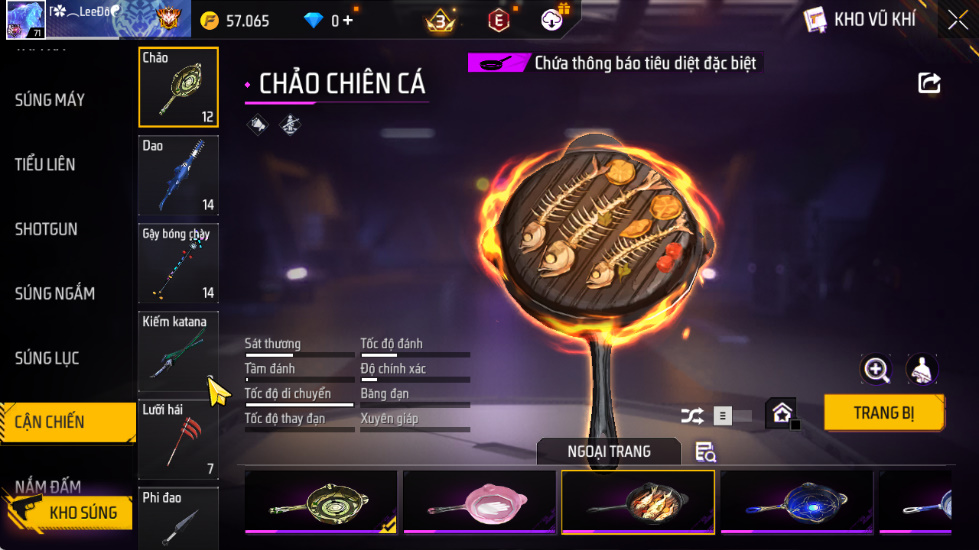Toggle the random skin shuffle icon
Image resolution: width=979 pixels, height=550 pixels.
point(692,416)
